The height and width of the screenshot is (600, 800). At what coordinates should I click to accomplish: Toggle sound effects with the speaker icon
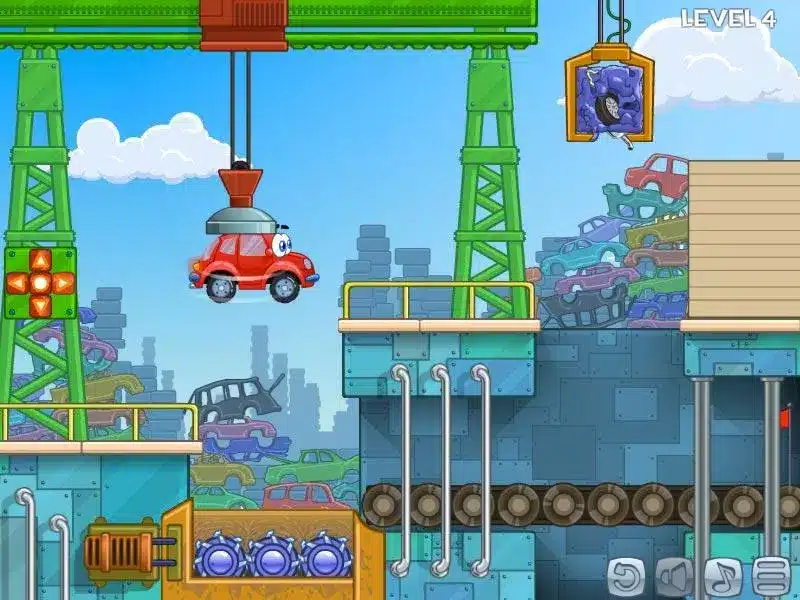click(x=675, y=575)
